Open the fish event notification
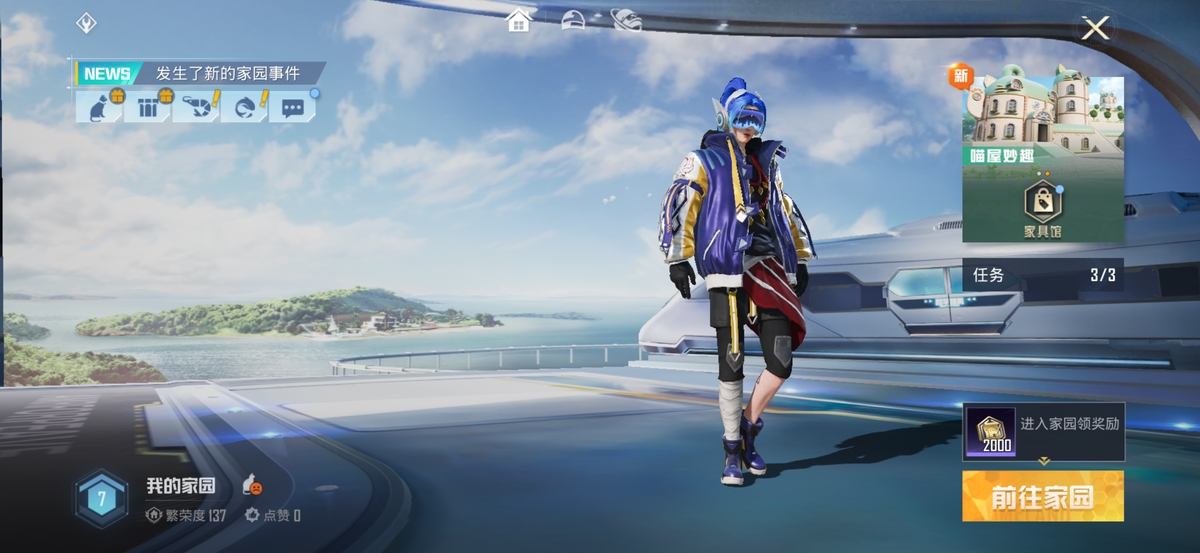The image size is (1200, 553). click(x=244, y=106)
